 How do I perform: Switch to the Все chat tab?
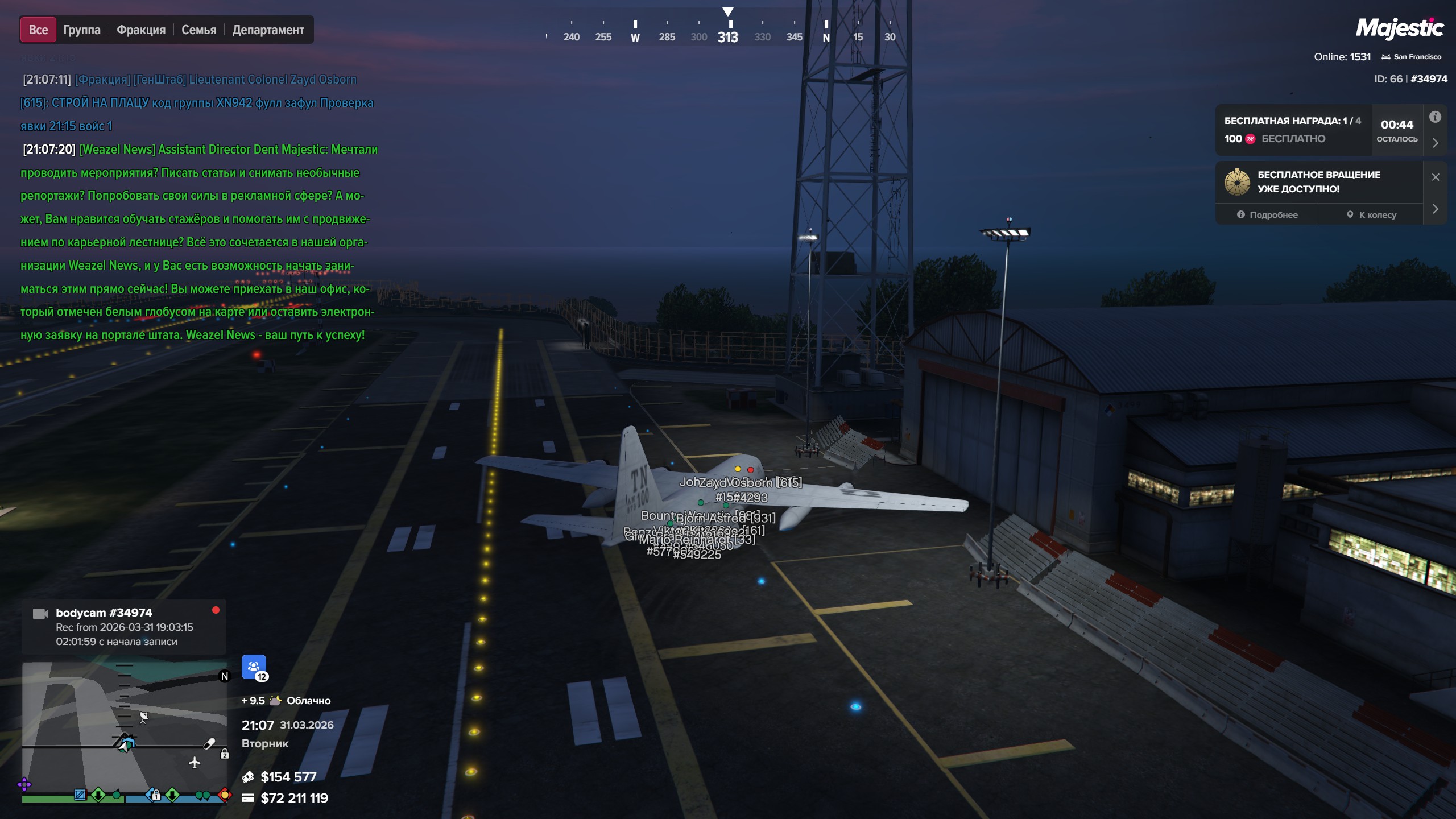pyautogui.click(x=38, y=30)
